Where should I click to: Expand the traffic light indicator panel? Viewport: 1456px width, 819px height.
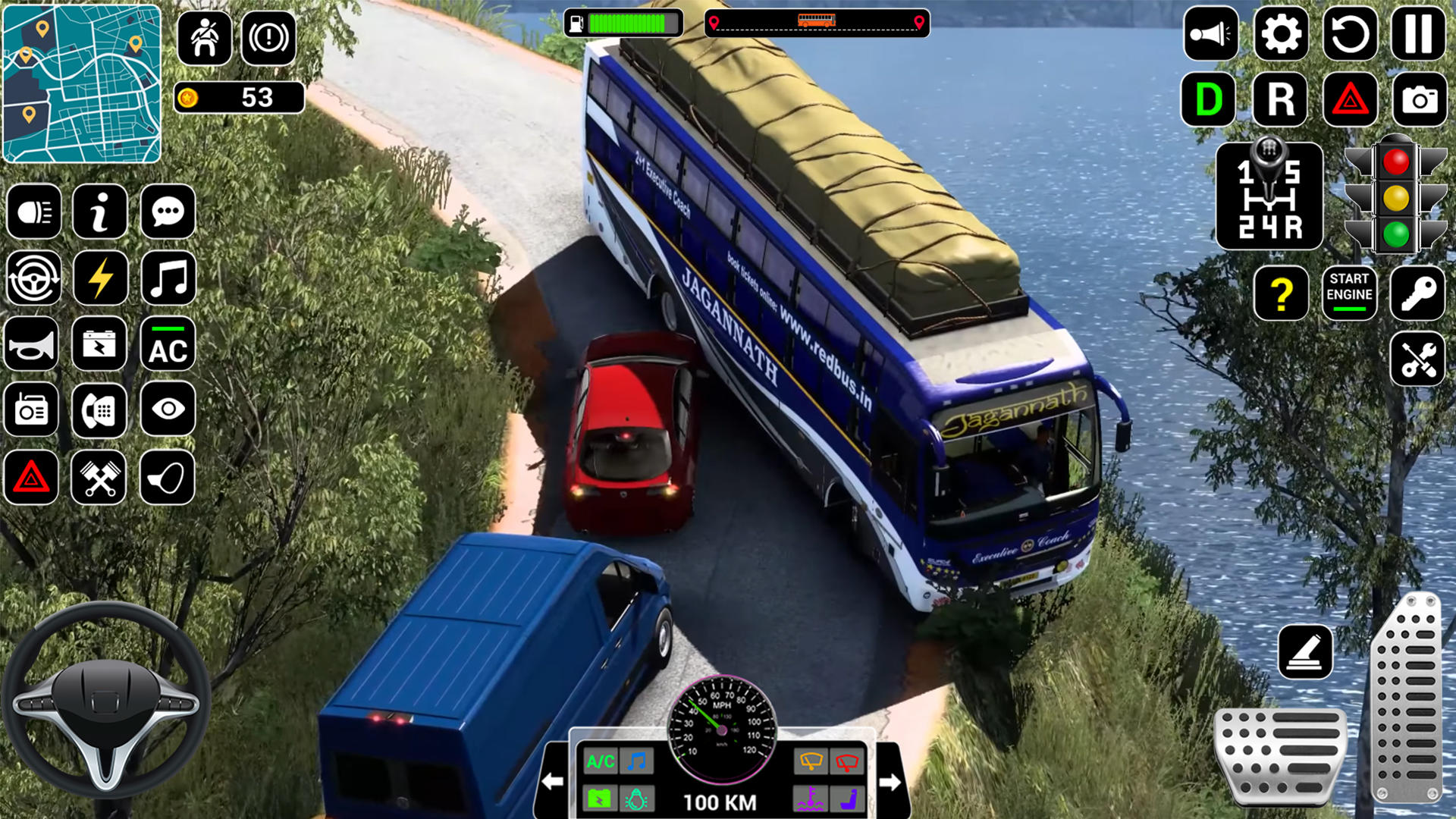click(x=1395, y=196)
